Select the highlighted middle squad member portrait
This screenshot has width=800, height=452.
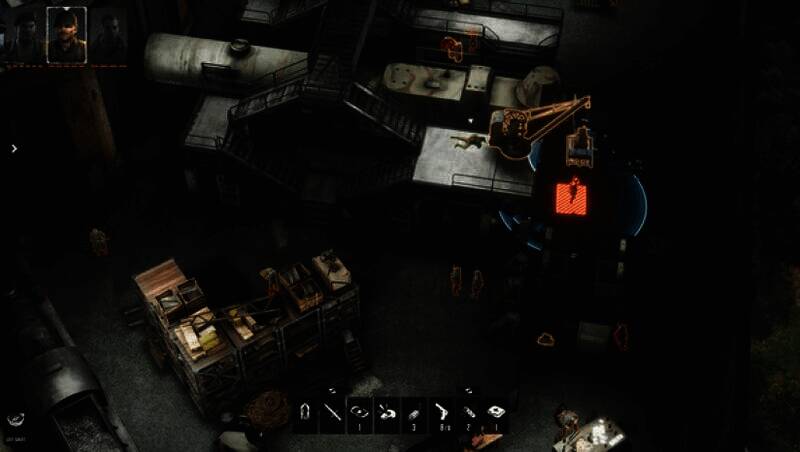click(x=67, y=35)
